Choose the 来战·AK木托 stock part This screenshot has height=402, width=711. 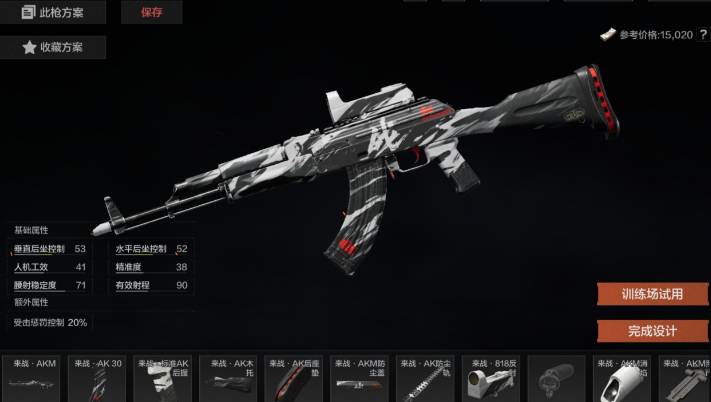(229, 378)
